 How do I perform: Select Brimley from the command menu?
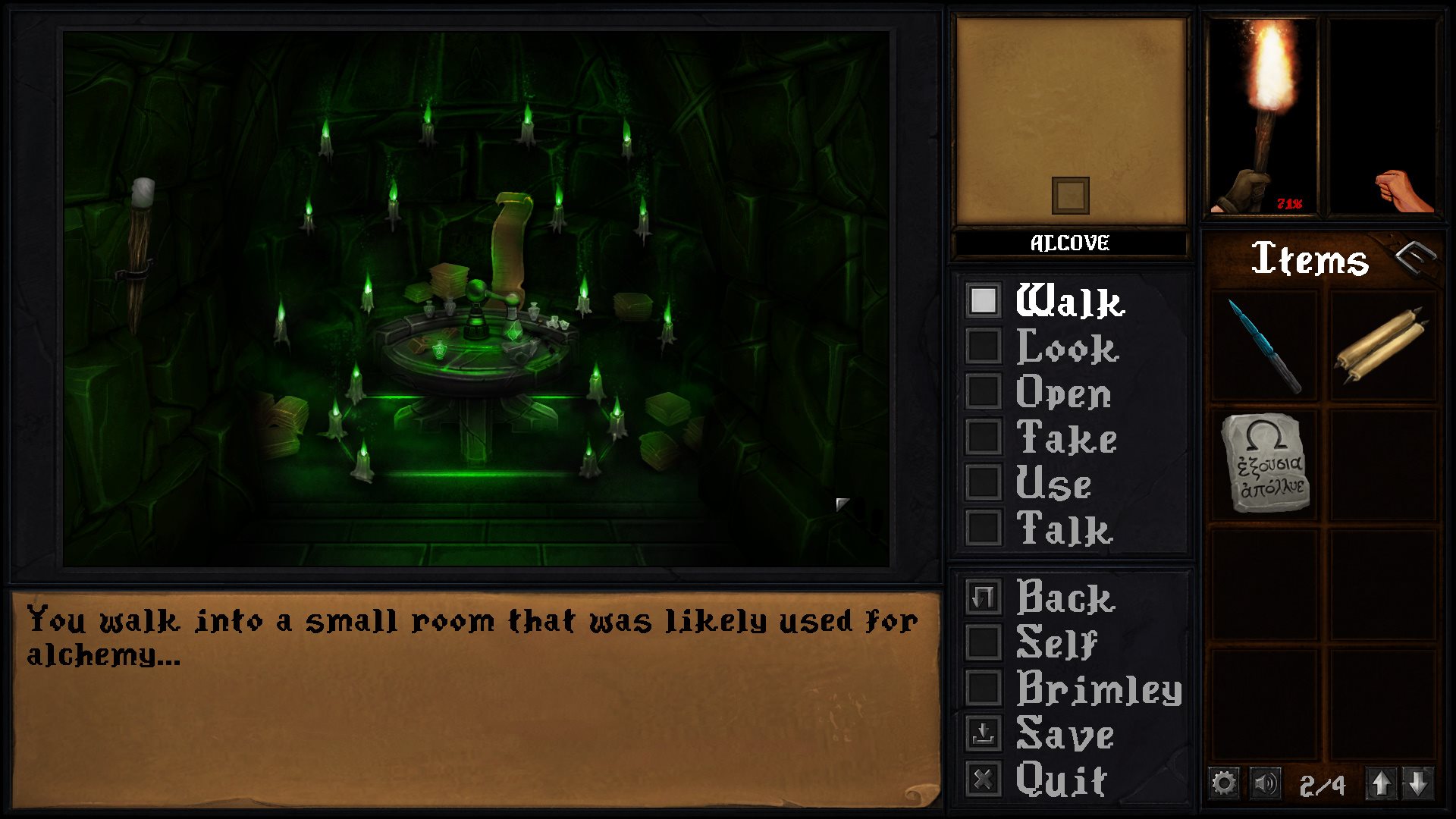pyautogui.click(x=983, y=689)
